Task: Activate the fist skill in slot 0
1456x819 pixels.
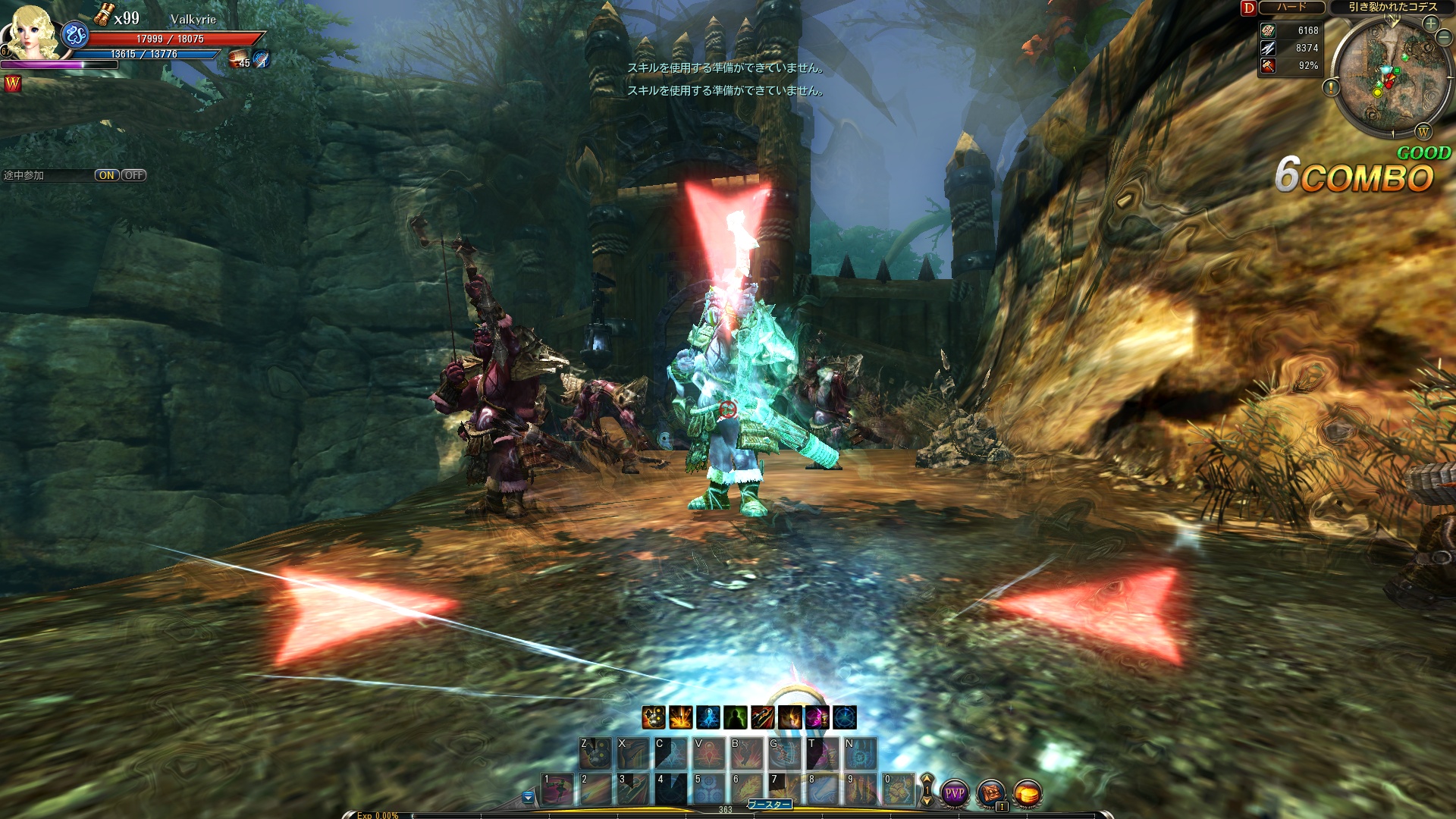Action: (x=899, y=789)
